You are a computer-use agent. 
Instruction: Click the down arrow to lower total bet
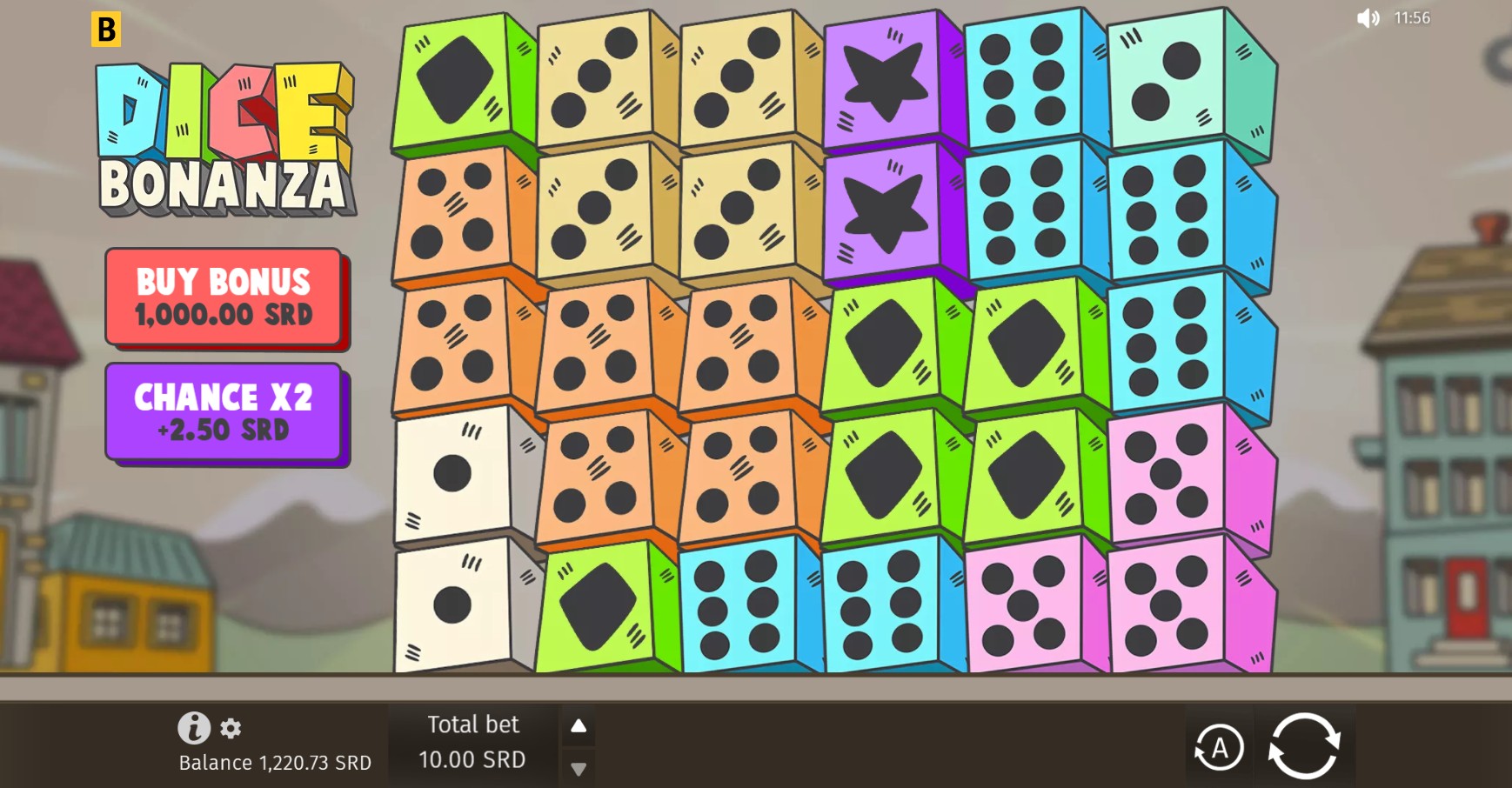[x=577, y=770]
